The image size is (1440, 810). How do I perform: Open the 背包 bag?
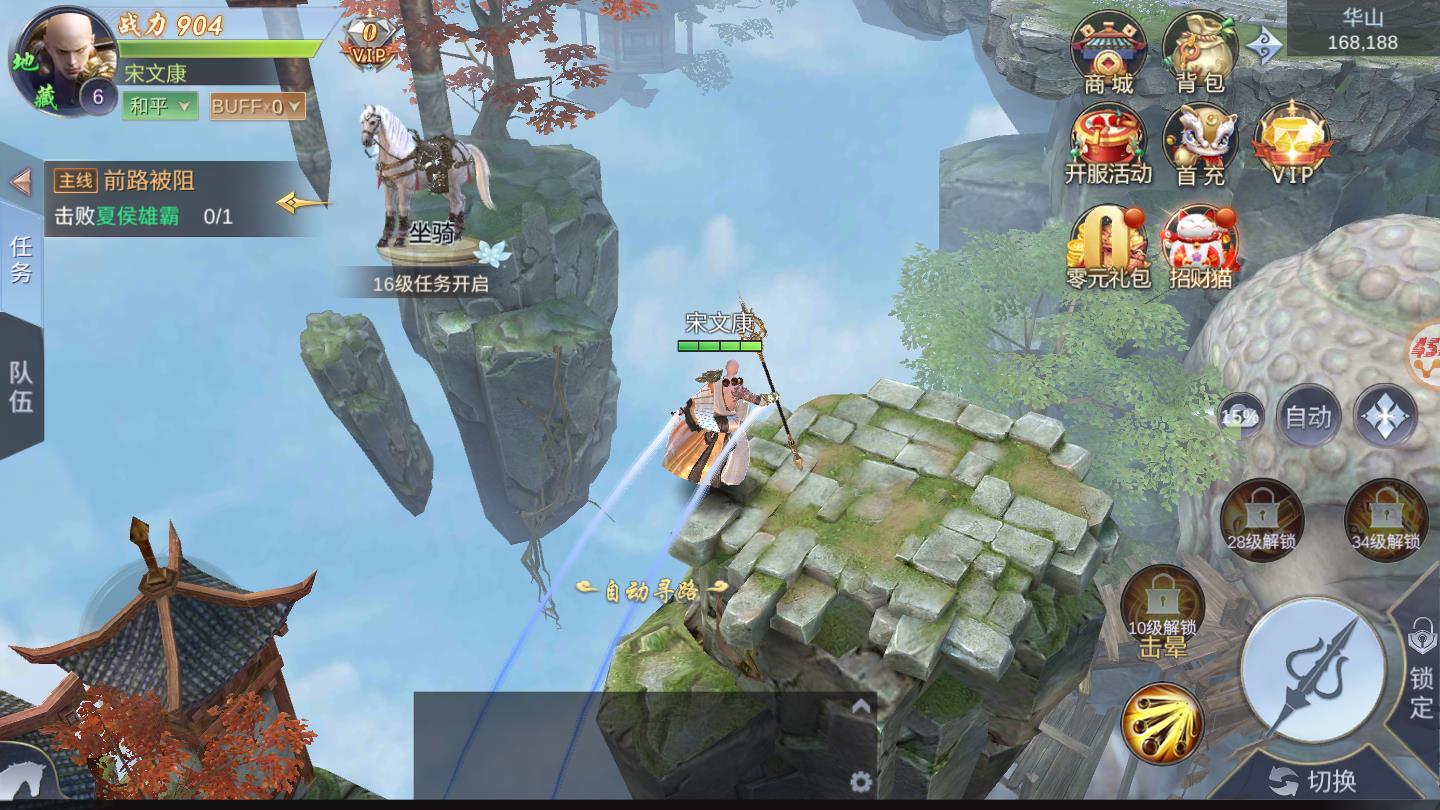click(1200, 52)
